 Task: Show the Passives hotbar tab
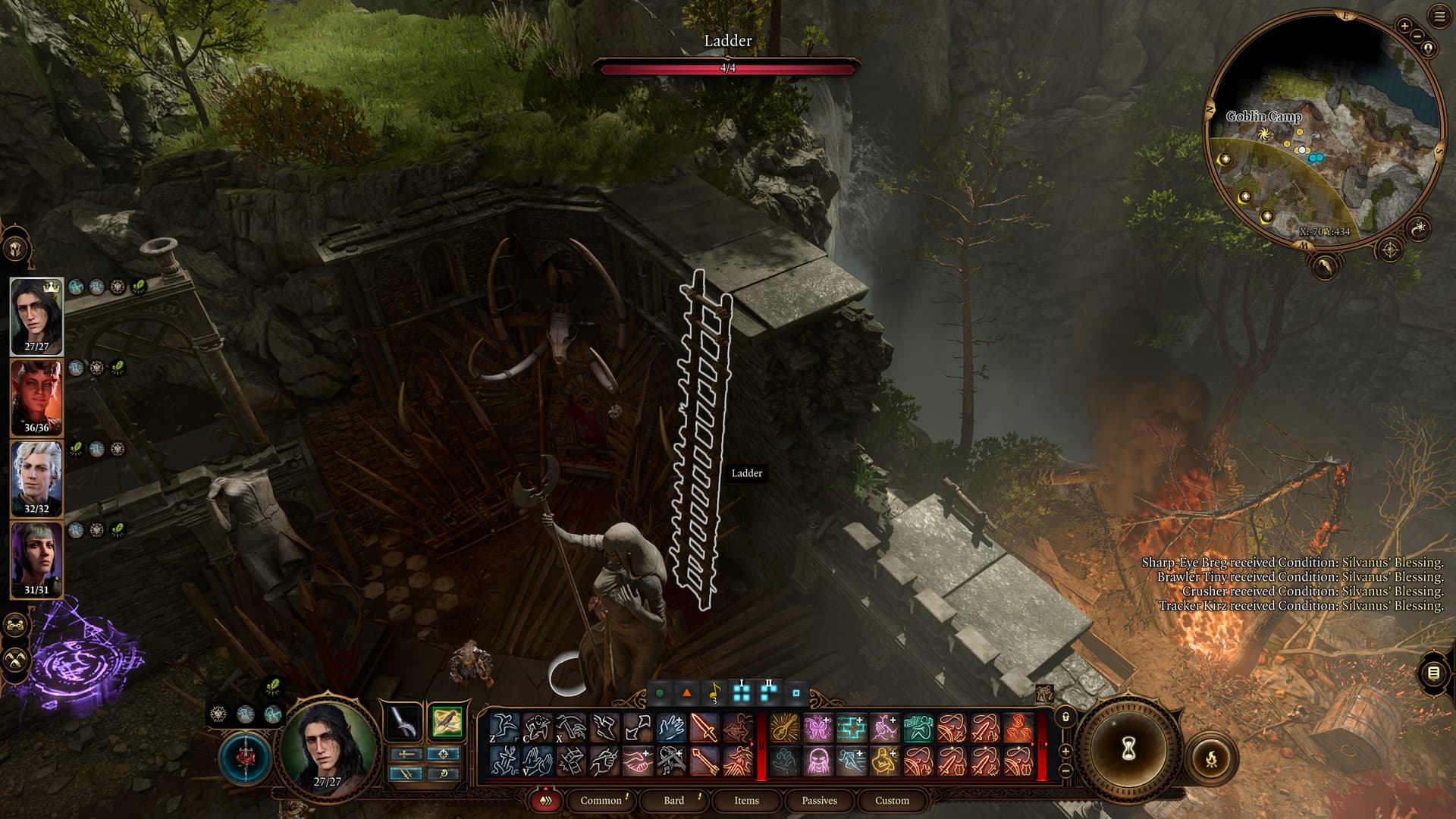[x=819, y=800]
